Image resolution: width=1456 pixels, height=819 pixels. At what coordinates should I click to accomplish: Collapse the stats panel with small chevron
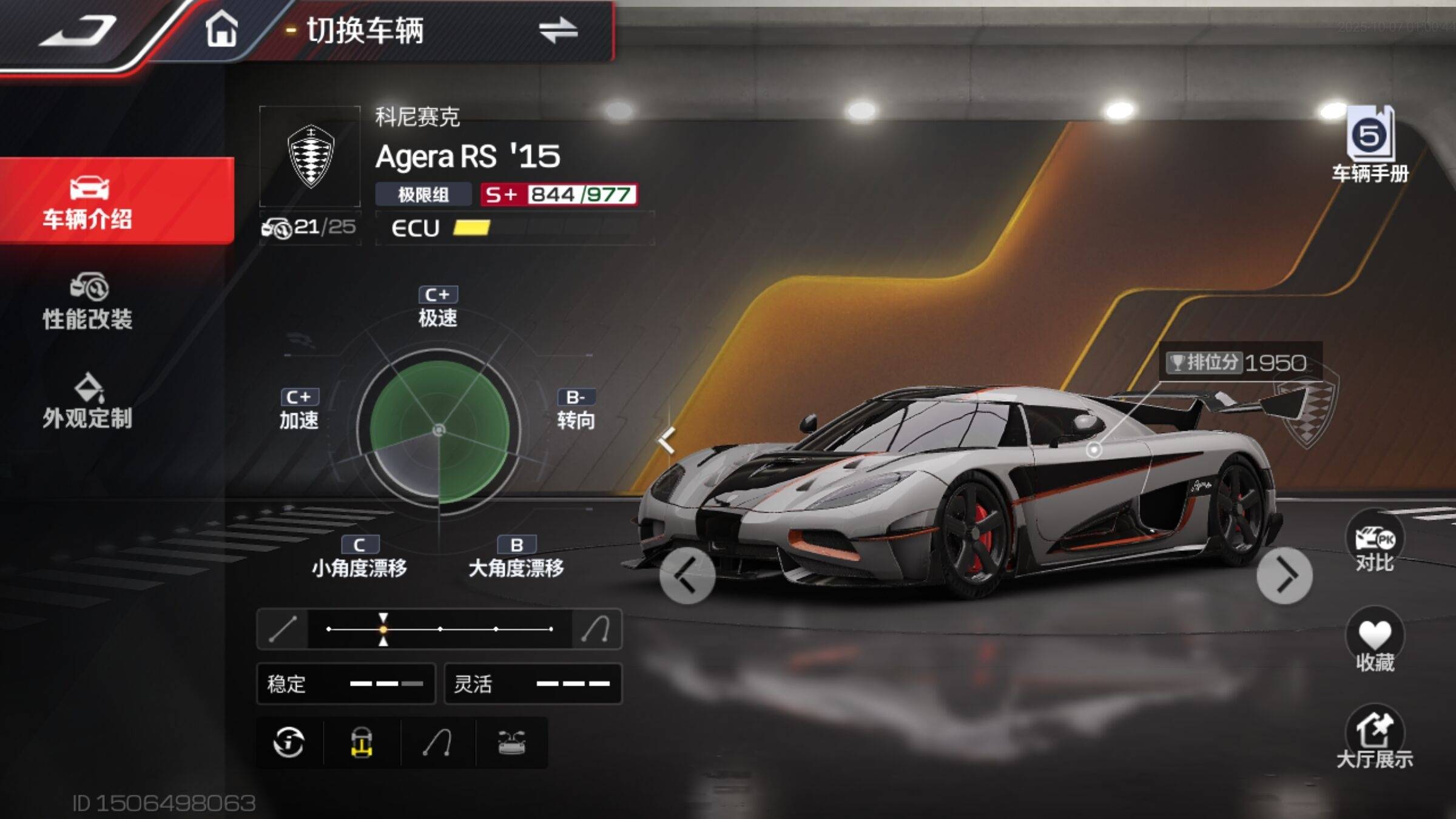pos(667,440)
